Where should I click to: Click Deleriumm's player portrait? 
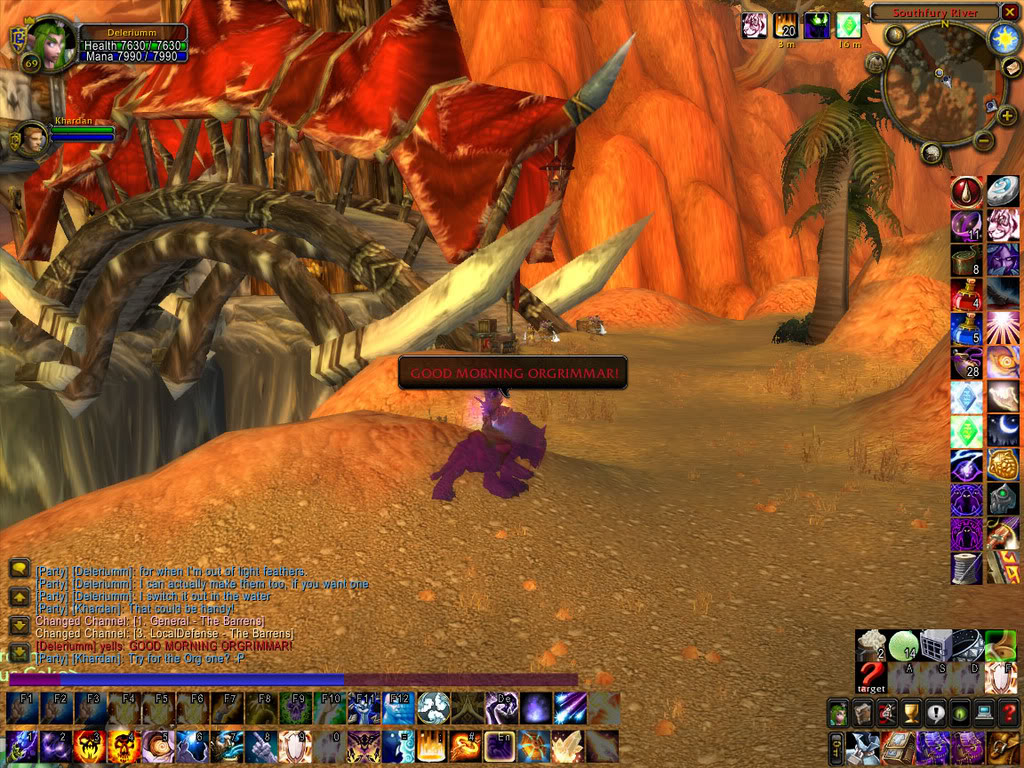[51, 43]
